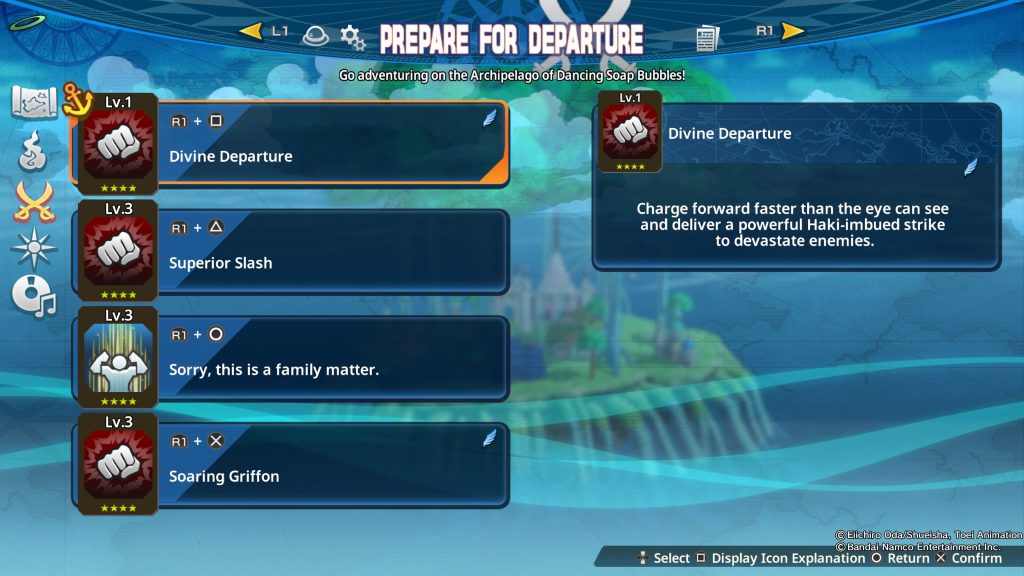The height and width of the screenshot is (576, 1024).
Task: Click the "Display Icon Explanation" option
Action: pos(782,558)
